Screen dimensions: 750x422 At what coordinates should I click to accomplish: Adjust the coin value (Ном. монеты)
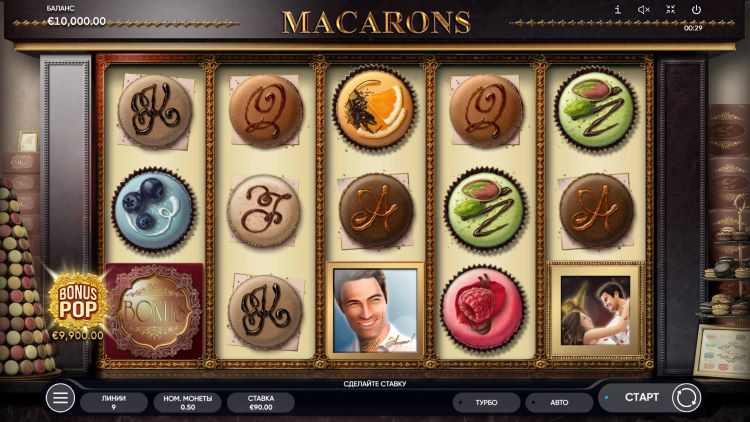[x=185, y=402]
